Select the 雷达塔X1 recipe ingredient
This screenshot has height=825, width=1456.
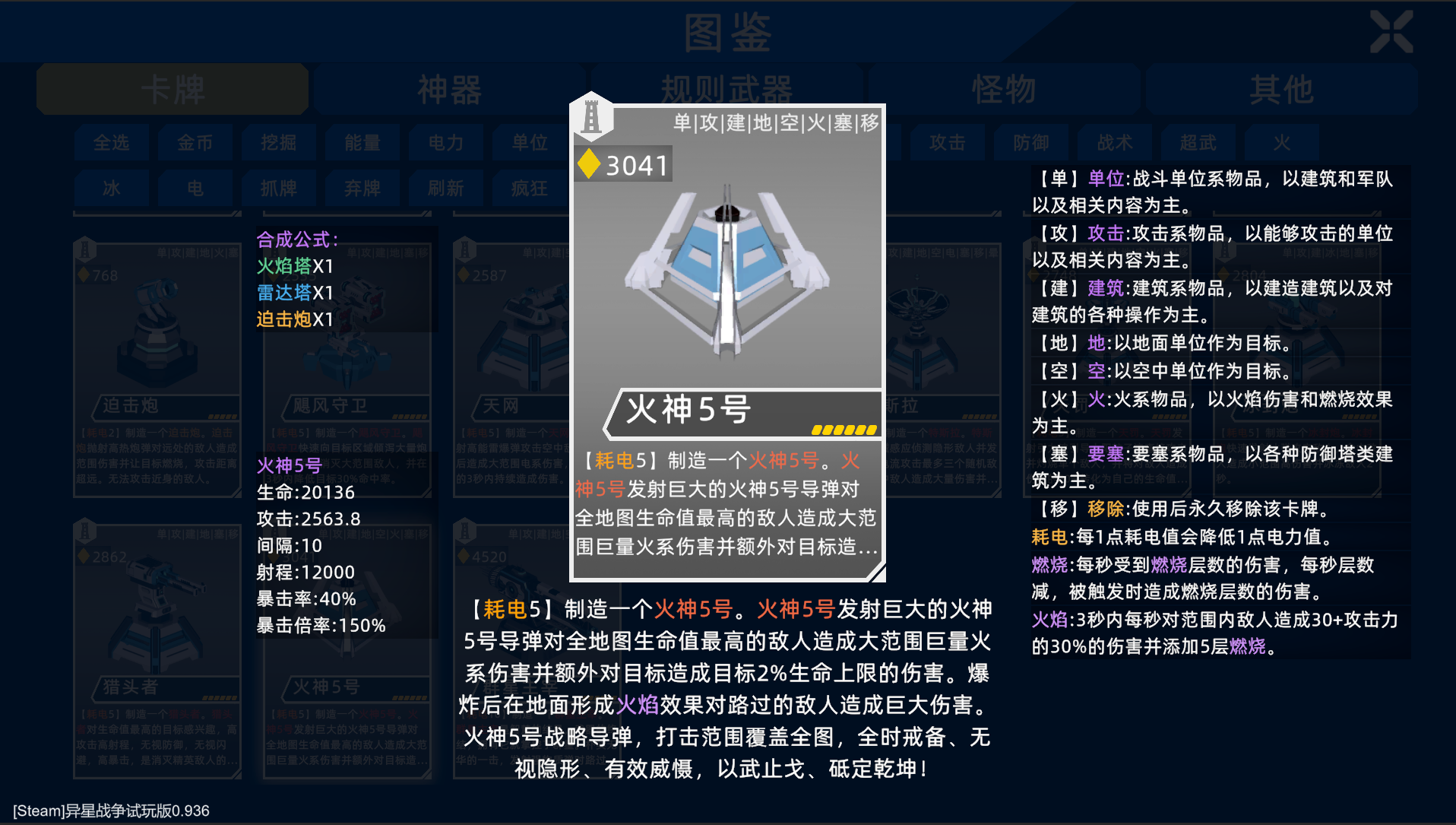coord(296,293)
